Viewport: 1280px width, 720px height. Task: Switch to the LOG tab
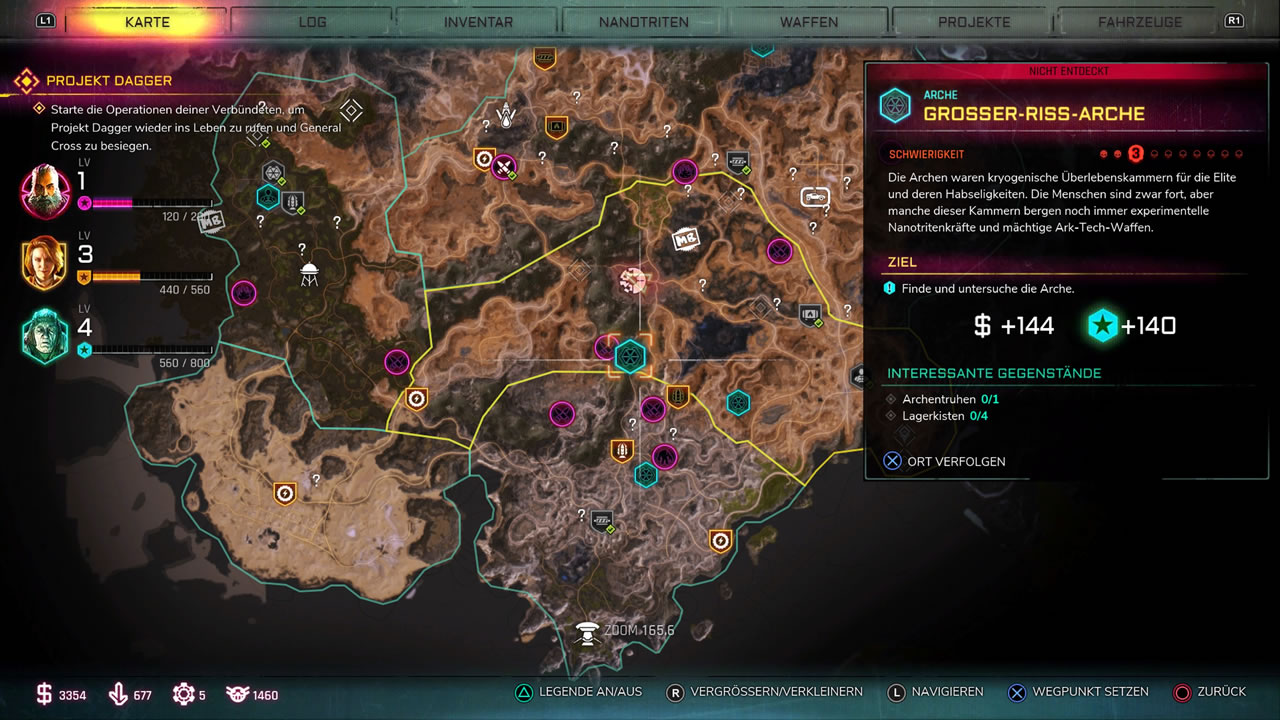[312, 21]
